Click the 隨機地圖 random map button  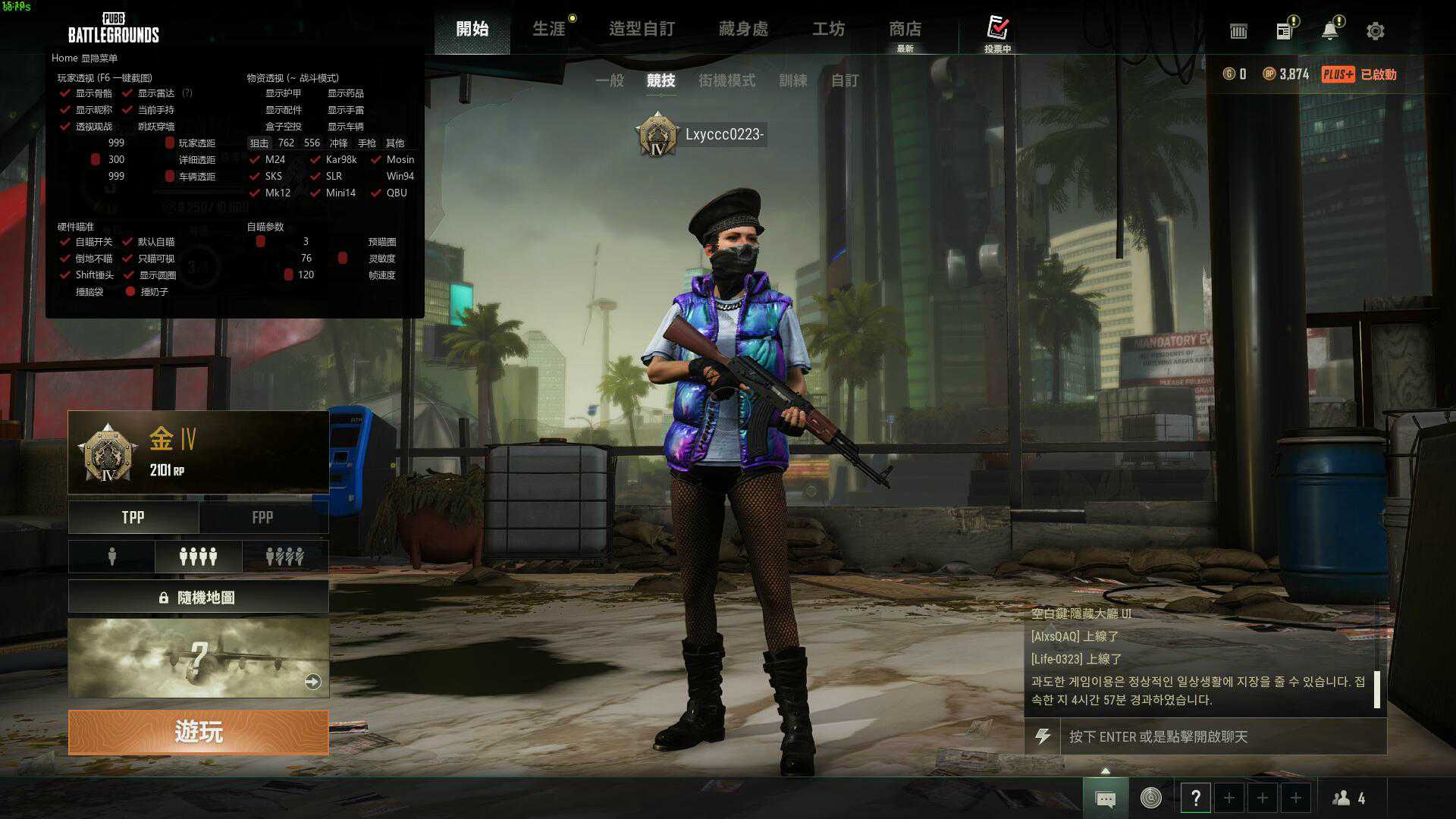point(198,598)
